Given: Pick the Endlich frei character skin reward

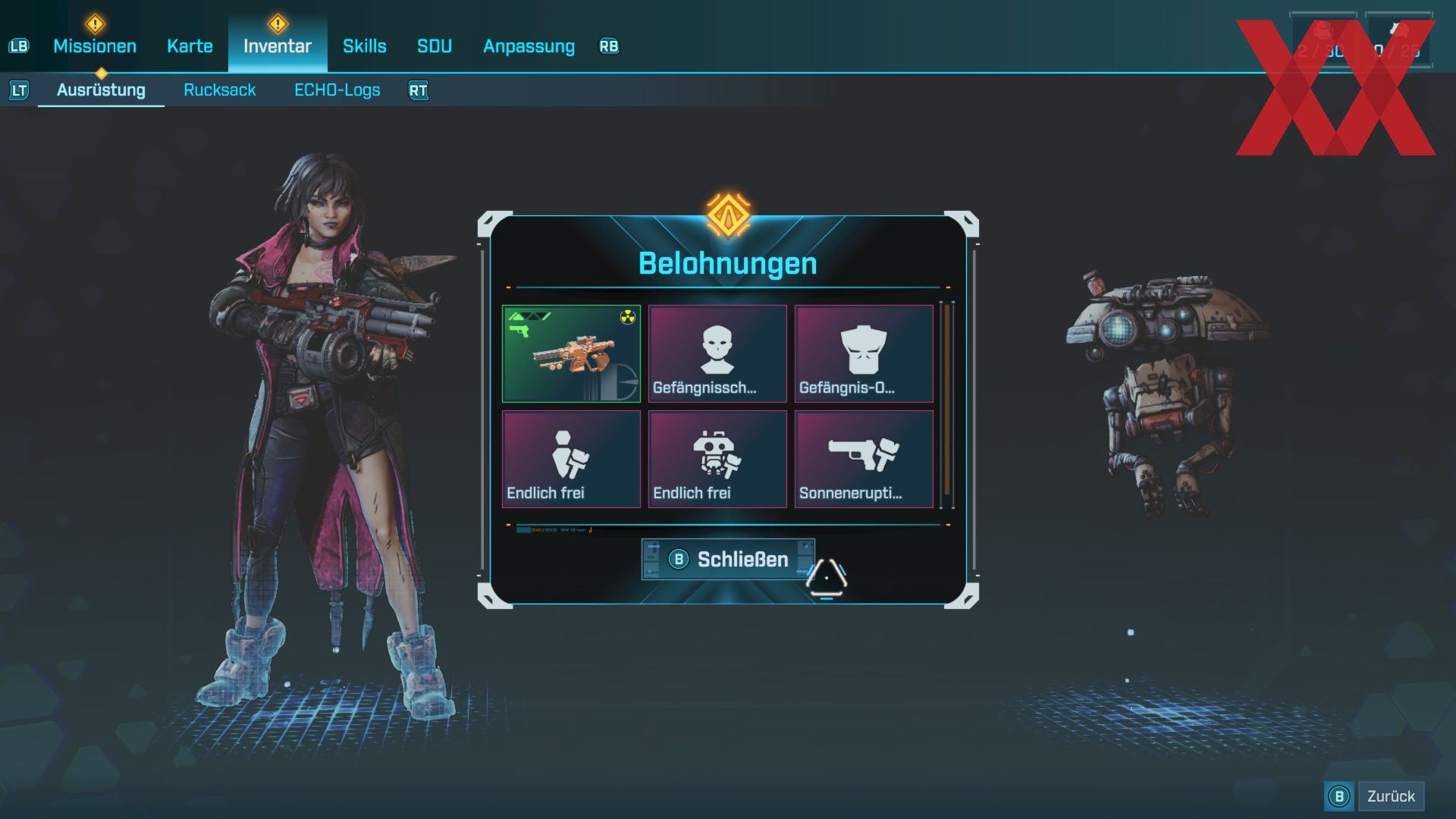Looking at the screenshot, I should coord(571,459).
